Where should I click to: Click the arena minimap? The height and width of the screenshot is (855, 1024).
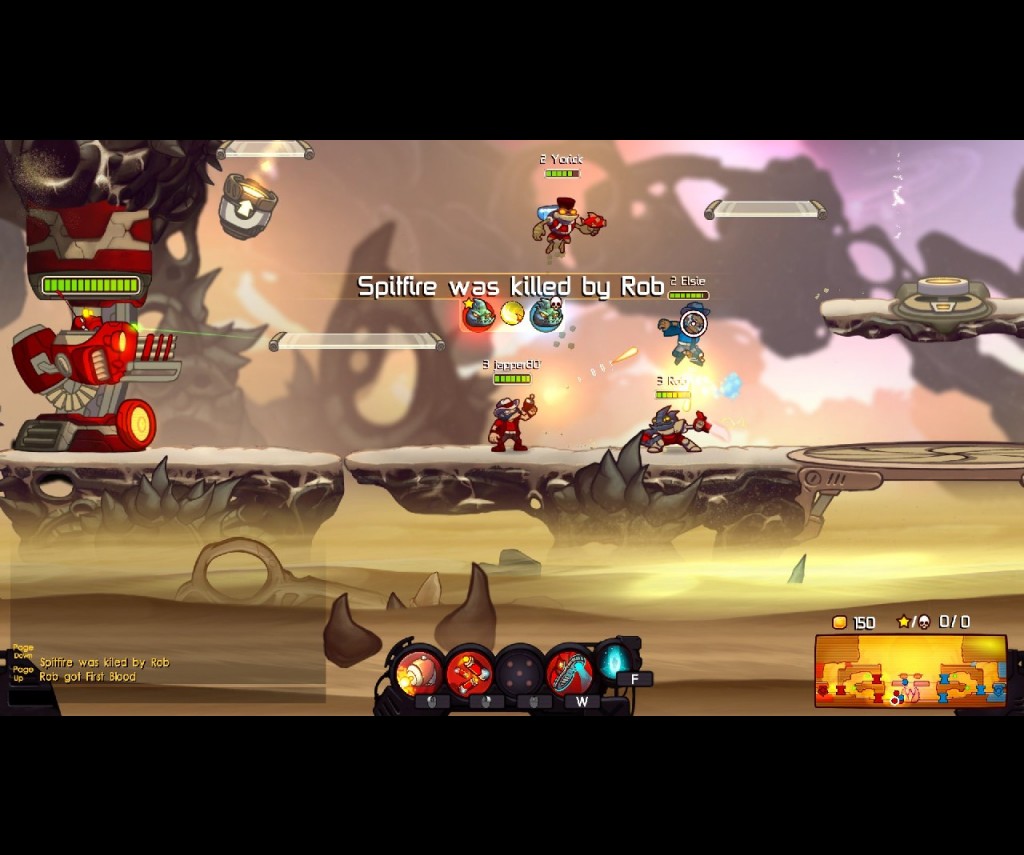(910, 671)
